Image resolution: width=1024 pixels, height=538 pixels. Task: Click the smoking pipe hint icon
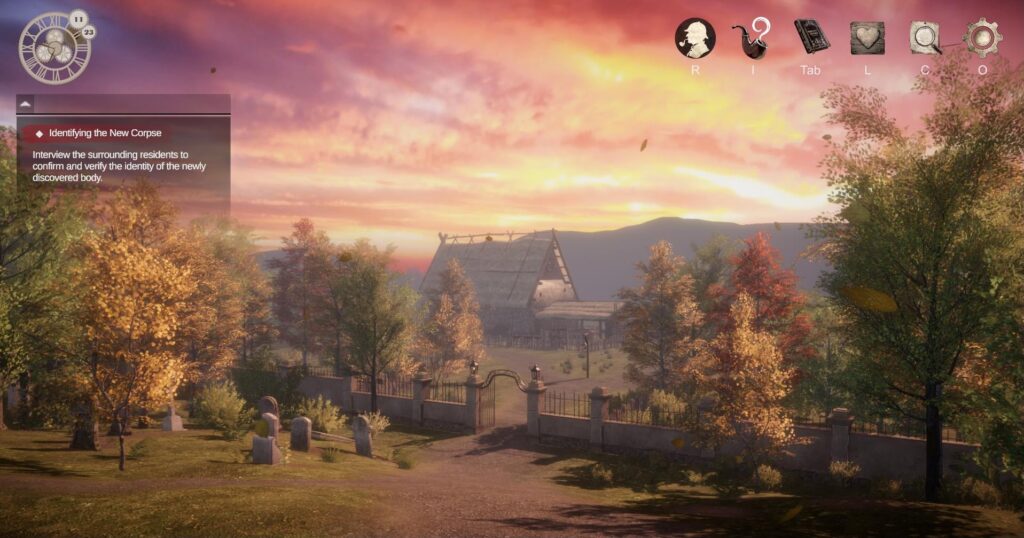pyautogui.click(x=750, y=39)
